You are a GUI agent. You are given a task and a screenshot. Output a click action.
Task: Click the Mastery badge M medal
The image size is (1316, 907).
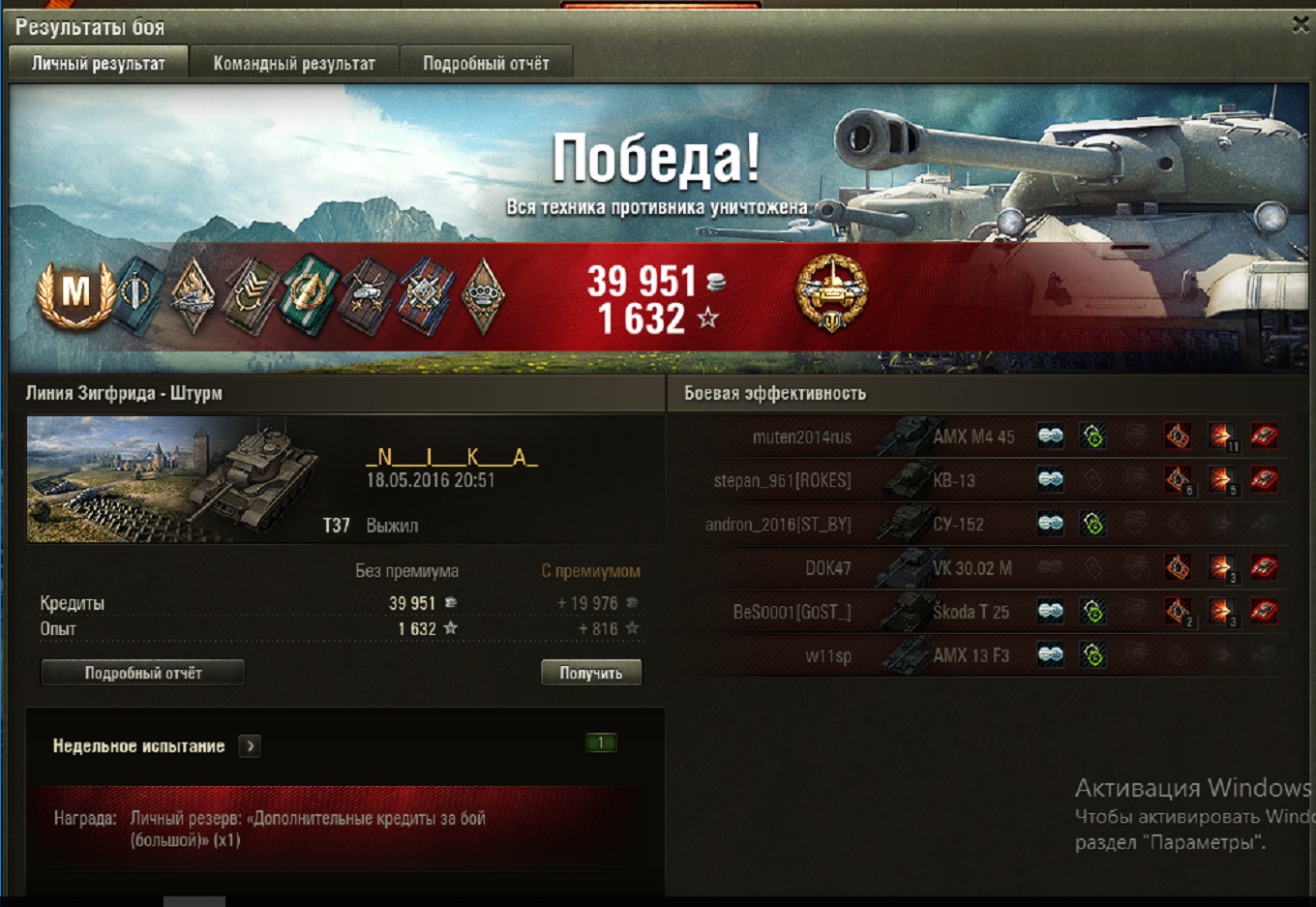[75, 292]
